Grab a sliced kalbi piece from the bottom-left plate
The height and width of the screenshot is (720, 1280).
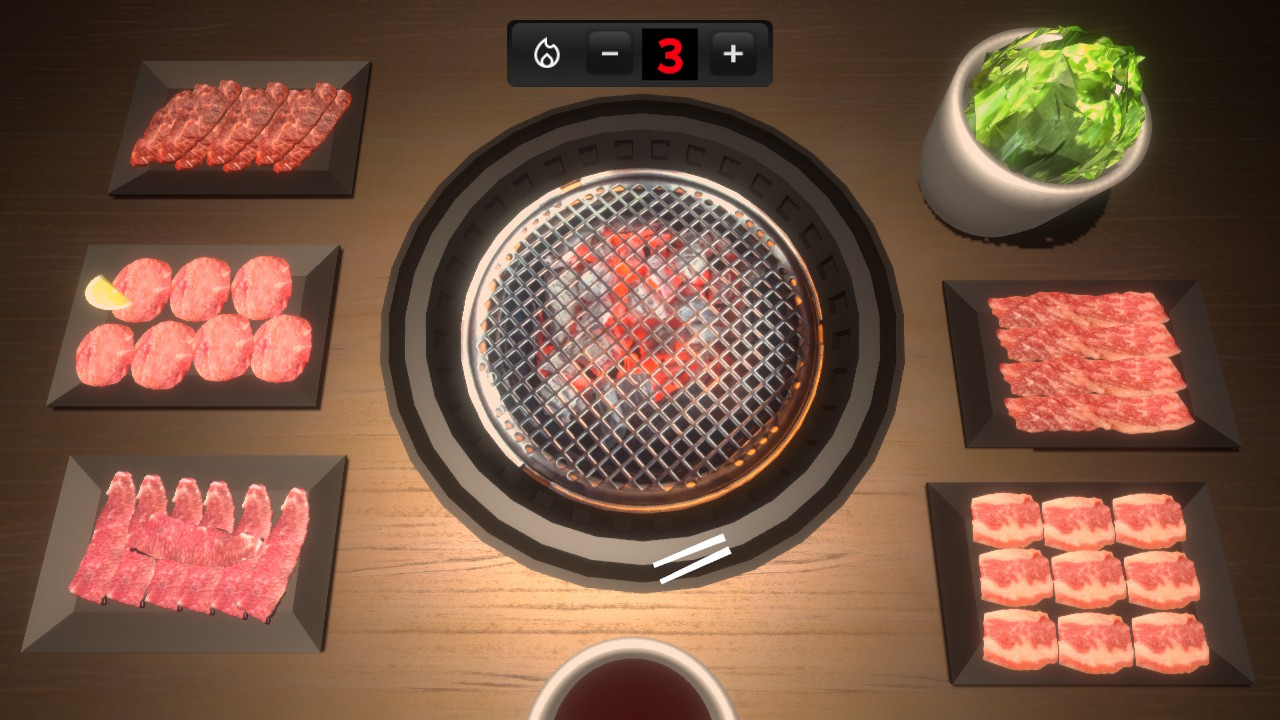tap(190, 540)
